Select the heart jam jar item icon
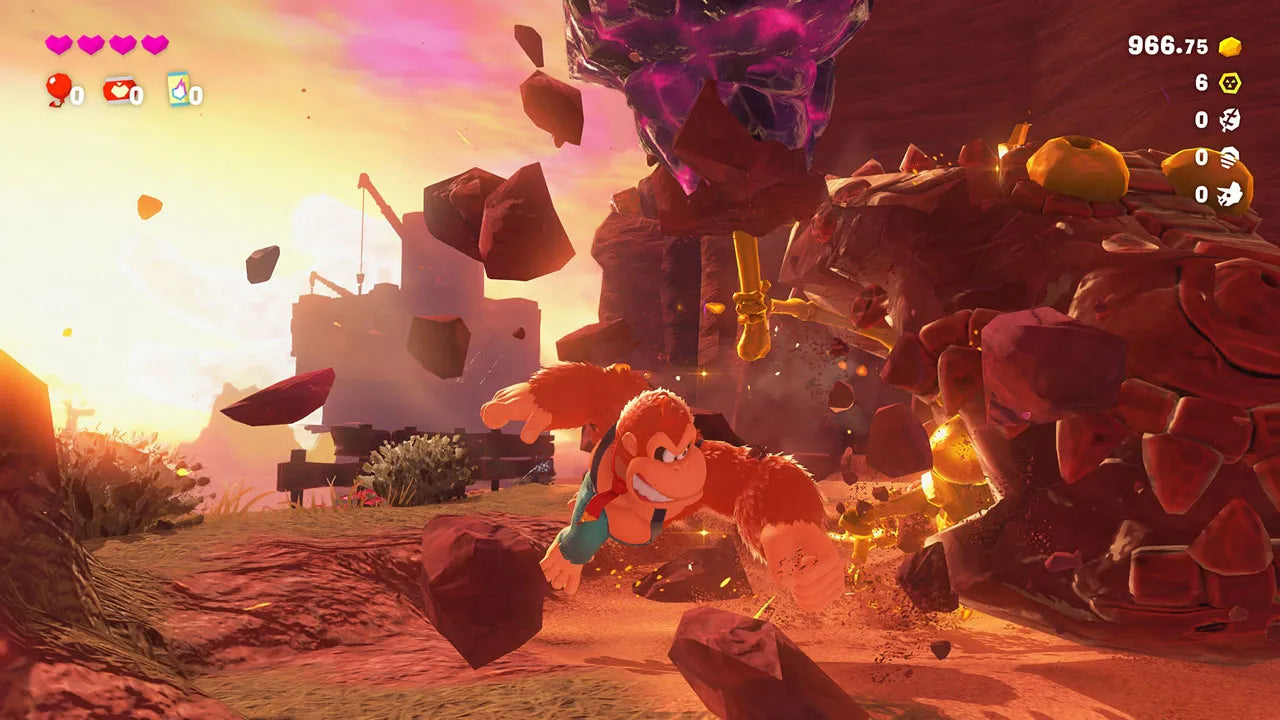The height and width of the screenshot is (720, 1280). (x=118, y=91)
